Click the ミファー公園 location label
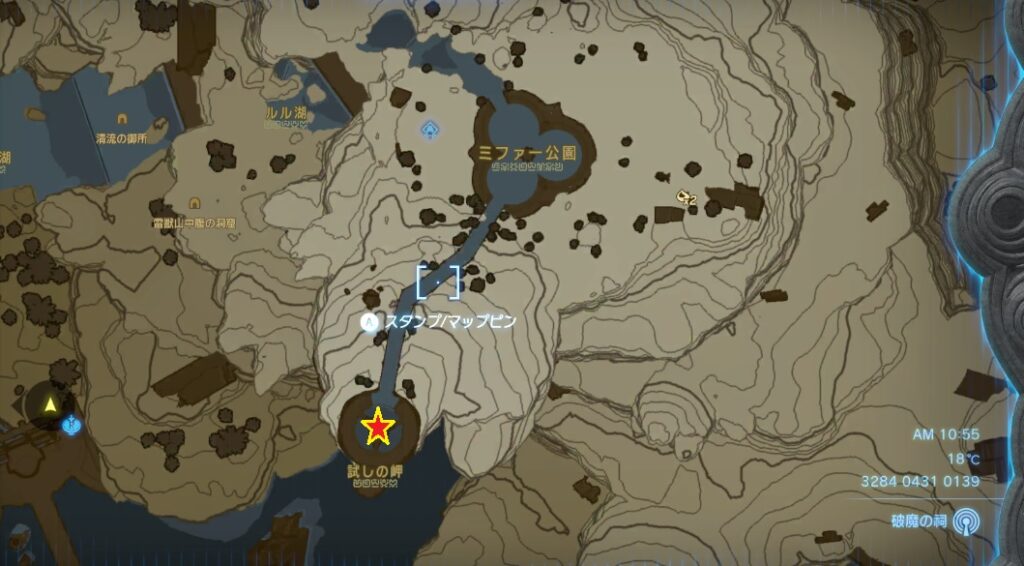This screenshot has height=566, width=1024. [x=528, y=153]
